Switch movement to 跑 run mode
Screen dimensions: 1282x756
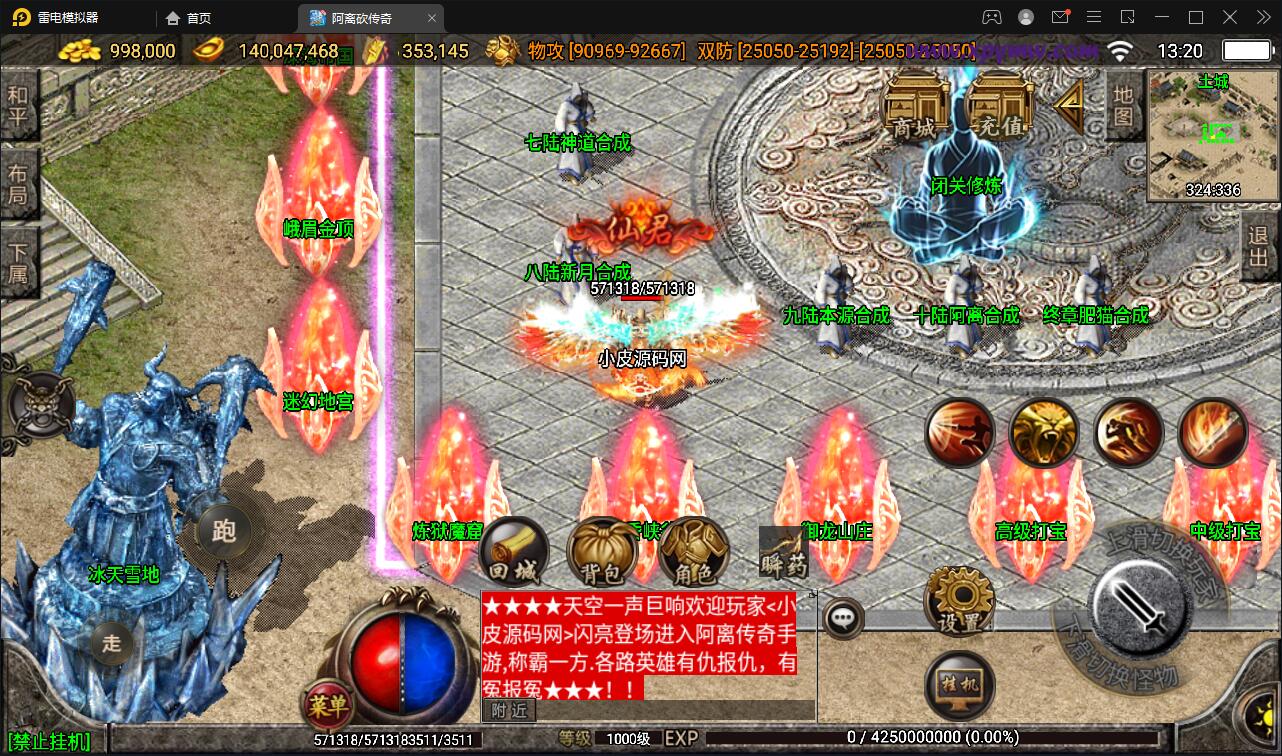pos(224,531)
